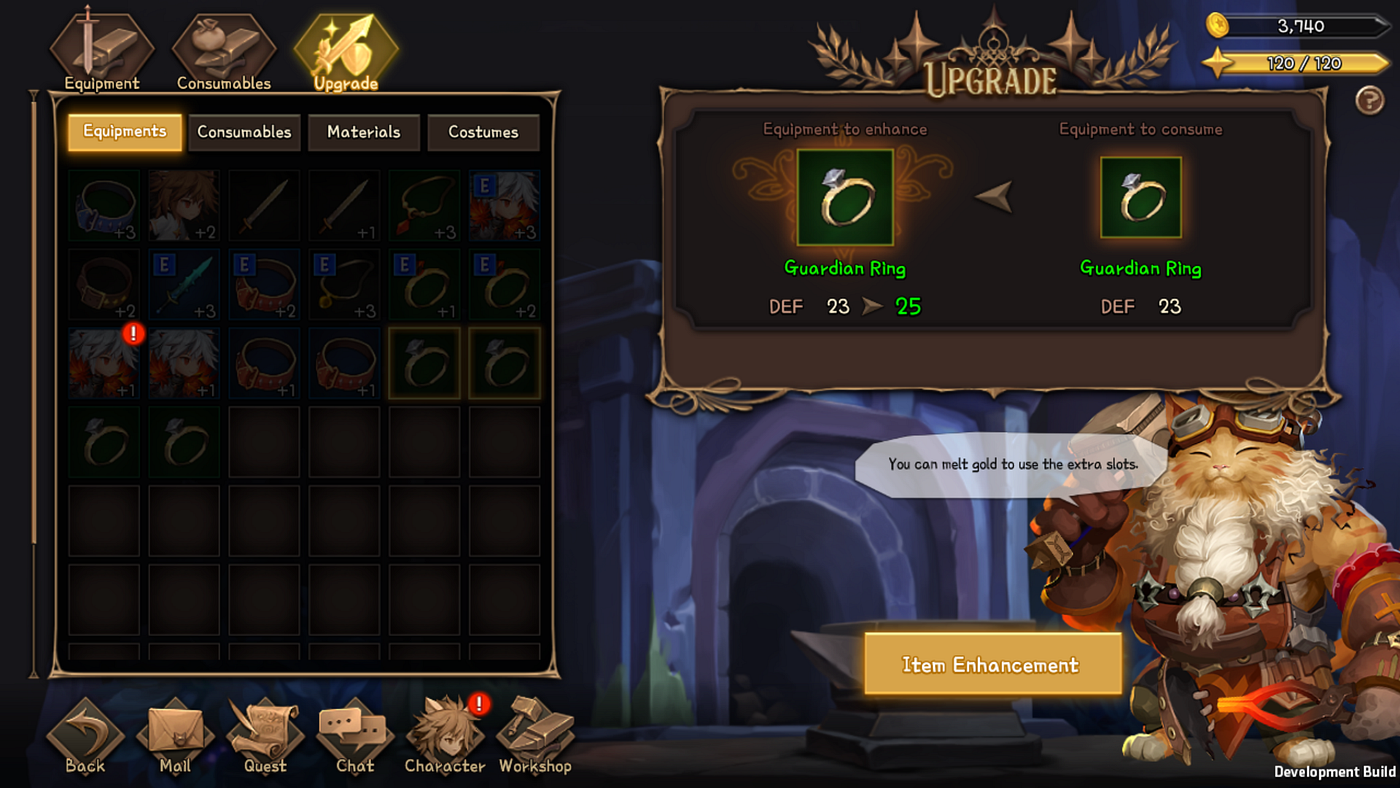Open the Equipment forge section

click(x=102, y=51)
